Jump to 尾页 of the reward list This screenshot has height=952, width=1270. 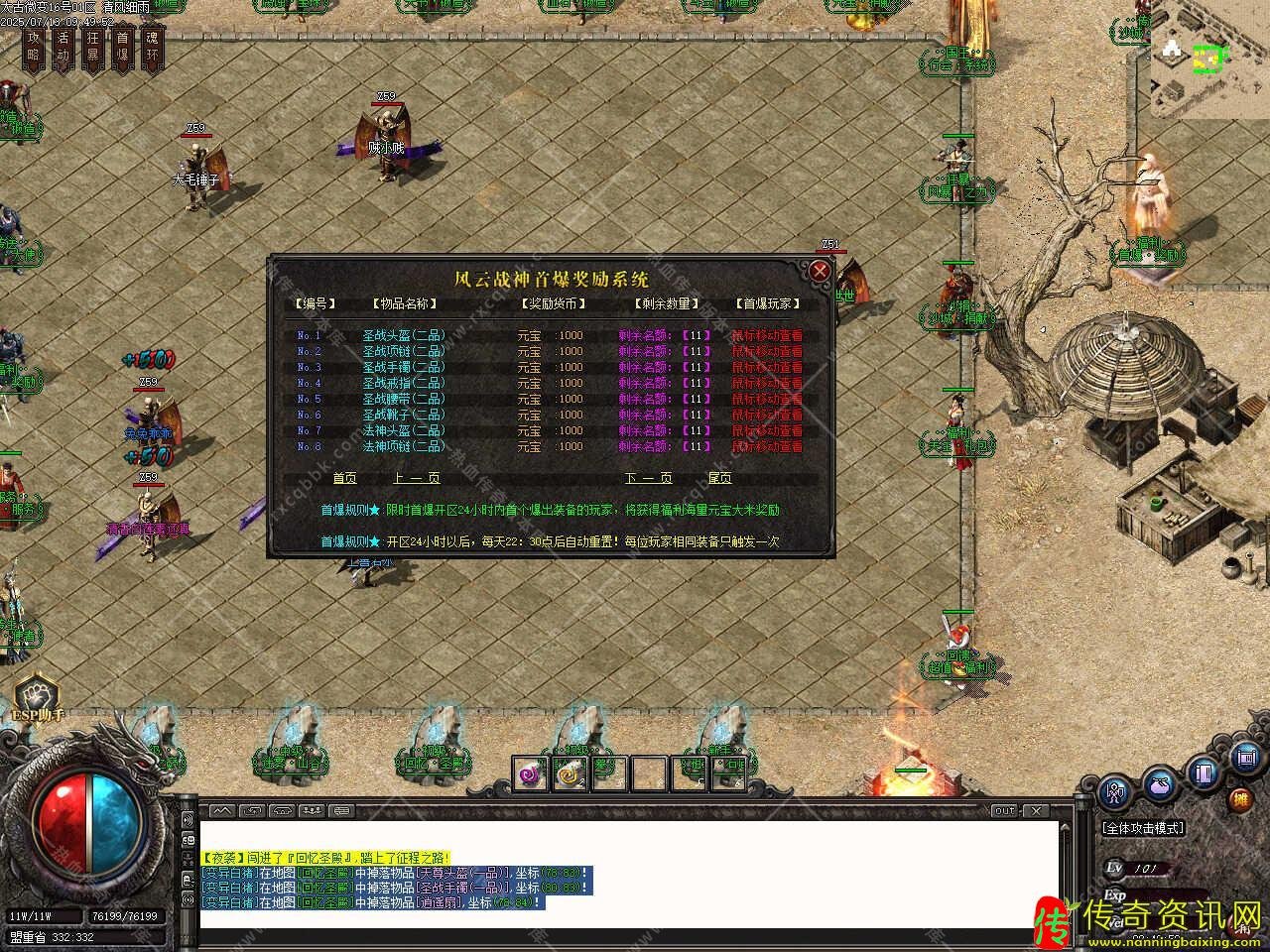(720, 478)
